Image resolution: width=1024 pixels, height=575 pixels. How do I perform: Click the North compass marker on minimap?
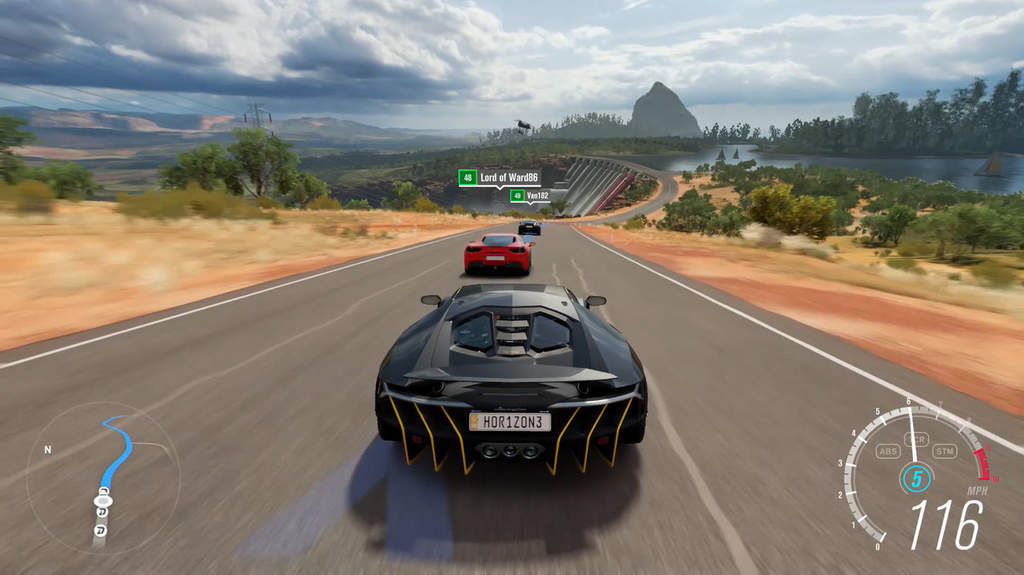[47, 450]
